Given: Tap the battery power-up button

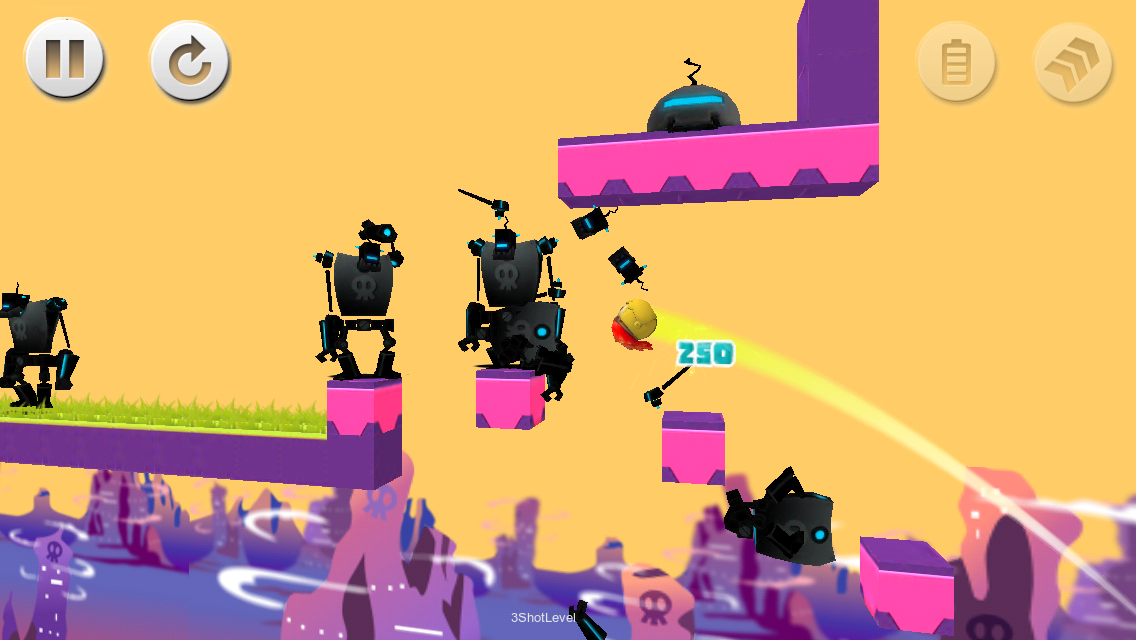Looking at the screenshot, I should click(x=955, y=63).
